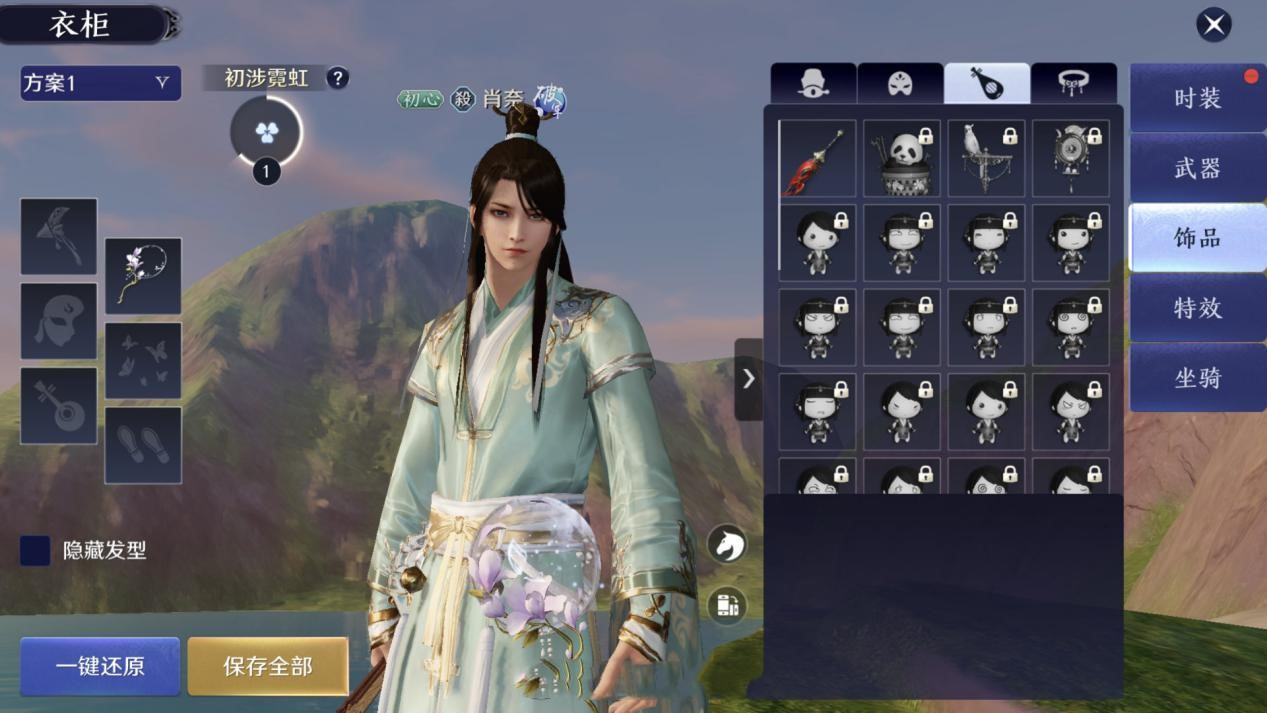Toggle the 隐藏发型 checkbox
The height and width of the screenshot is (713, 1267).
35,551
